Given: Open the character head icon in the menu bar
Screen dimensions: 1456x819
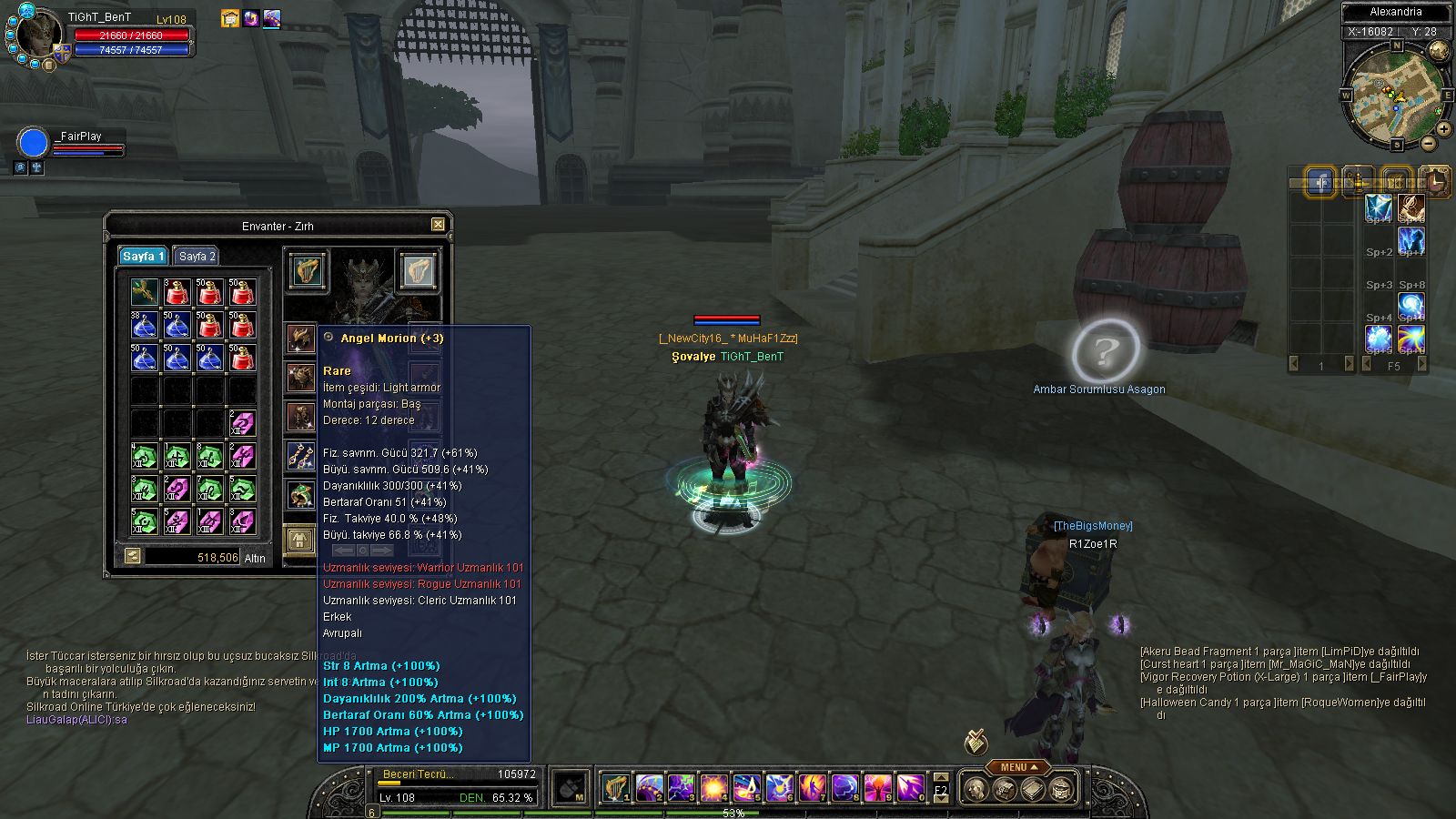Looking at the screenshot, I should tap(976, 789).
